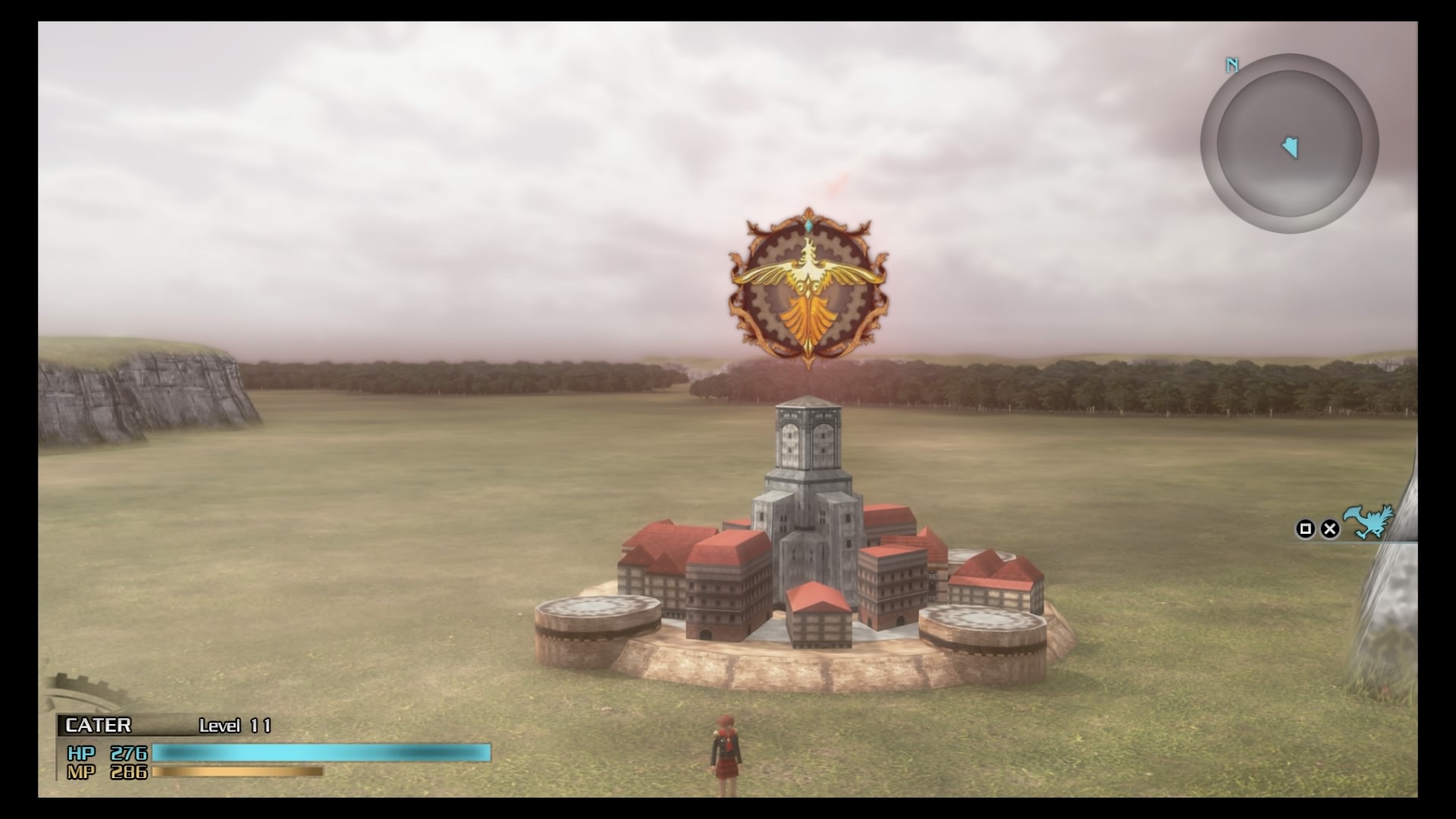Toggle the character HUD nameplate
Image resolution: width=1456 pixels, height=819 pixels.
coord(152,725)
